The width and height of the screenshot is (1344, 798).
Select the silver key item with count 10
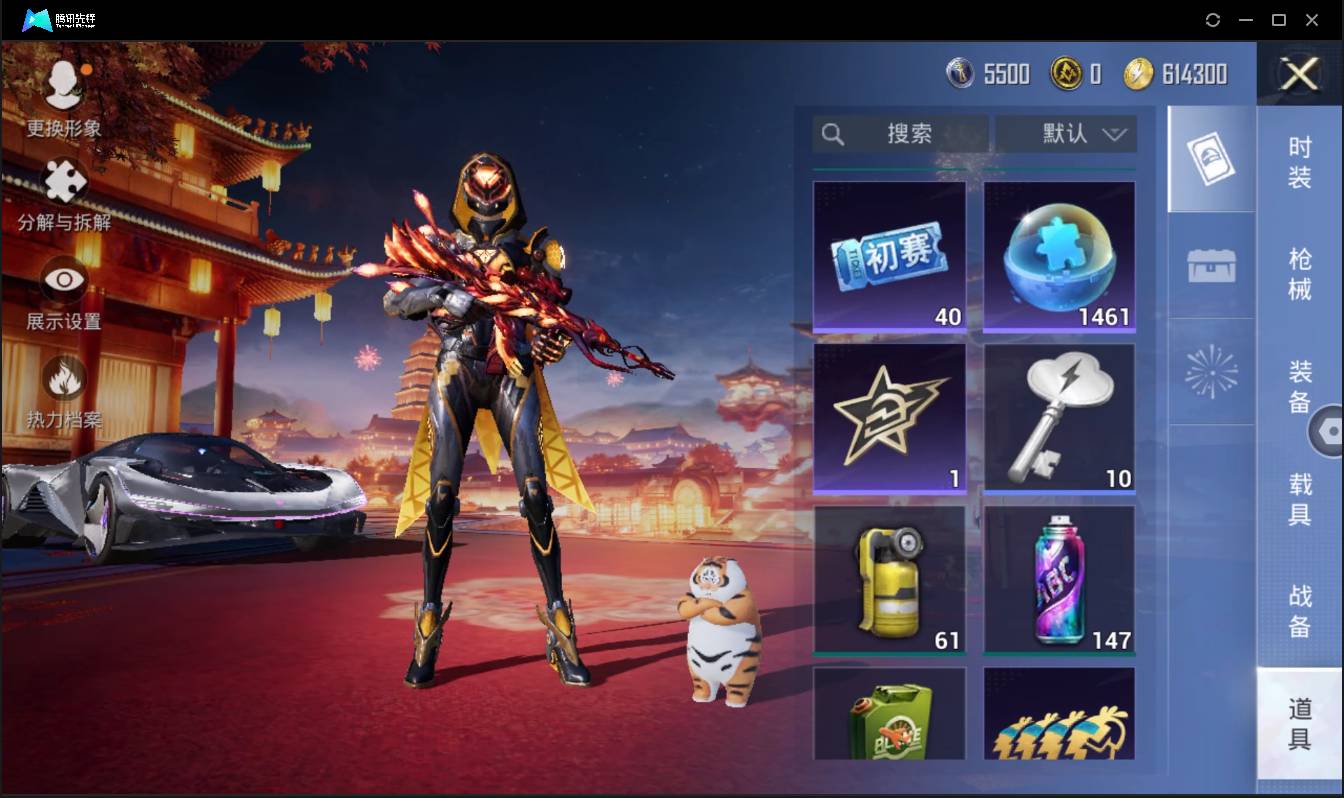pyautogui.click(x=1059, y=417)
